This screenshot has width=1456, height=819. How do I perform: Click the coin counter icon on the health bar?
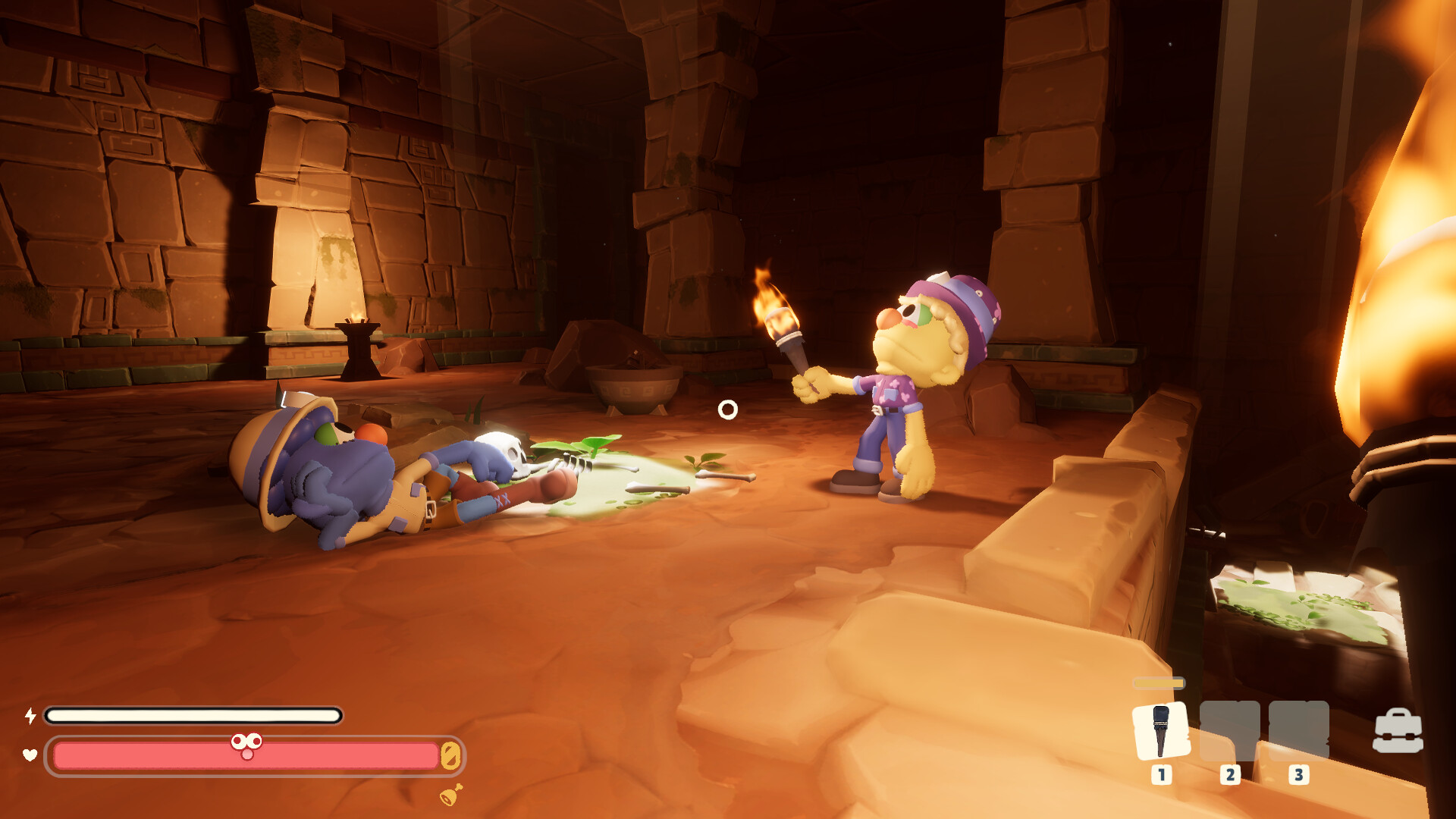click(450, 756)
